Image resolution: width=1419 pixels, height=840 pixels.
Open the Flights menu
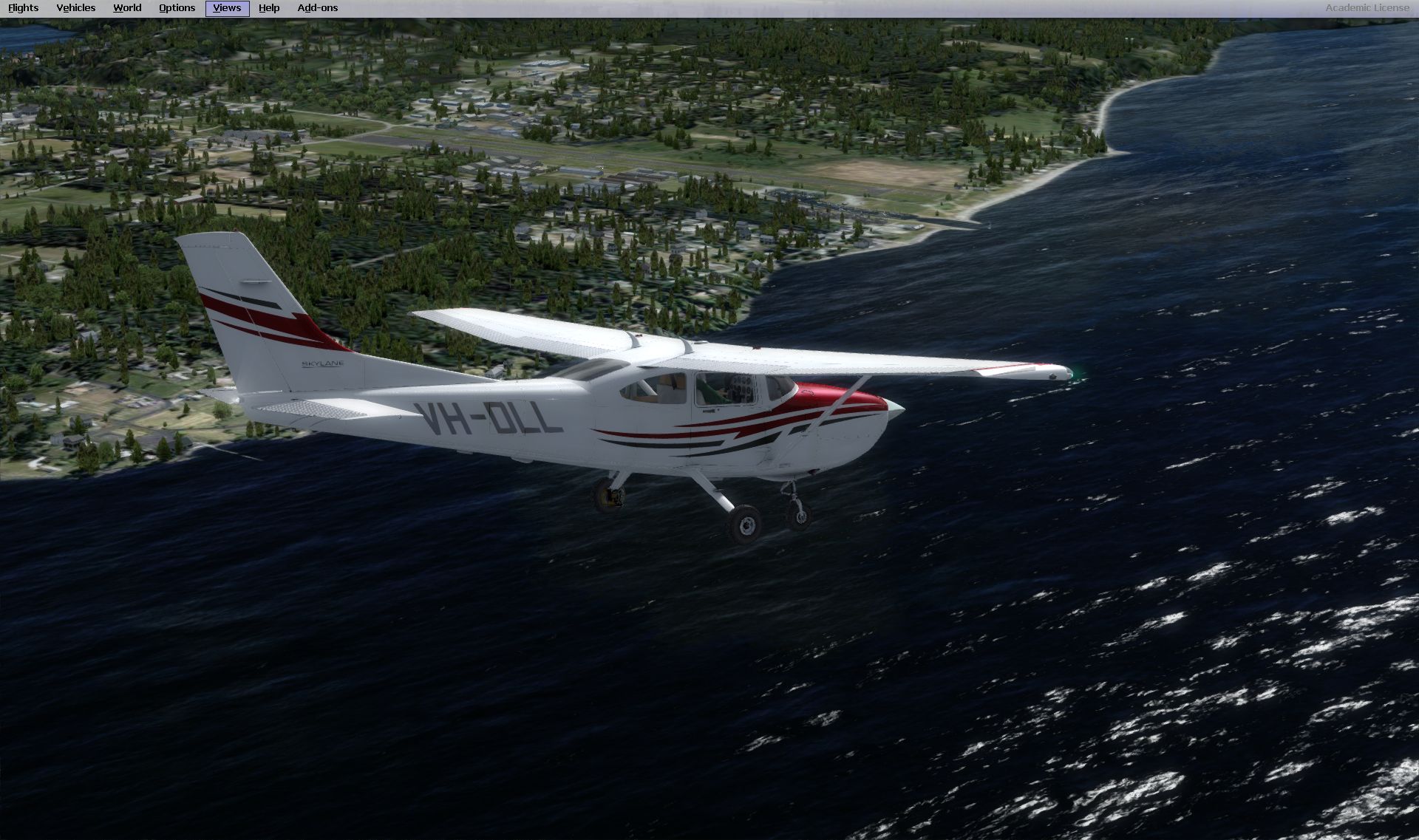[x=24, y=8]
